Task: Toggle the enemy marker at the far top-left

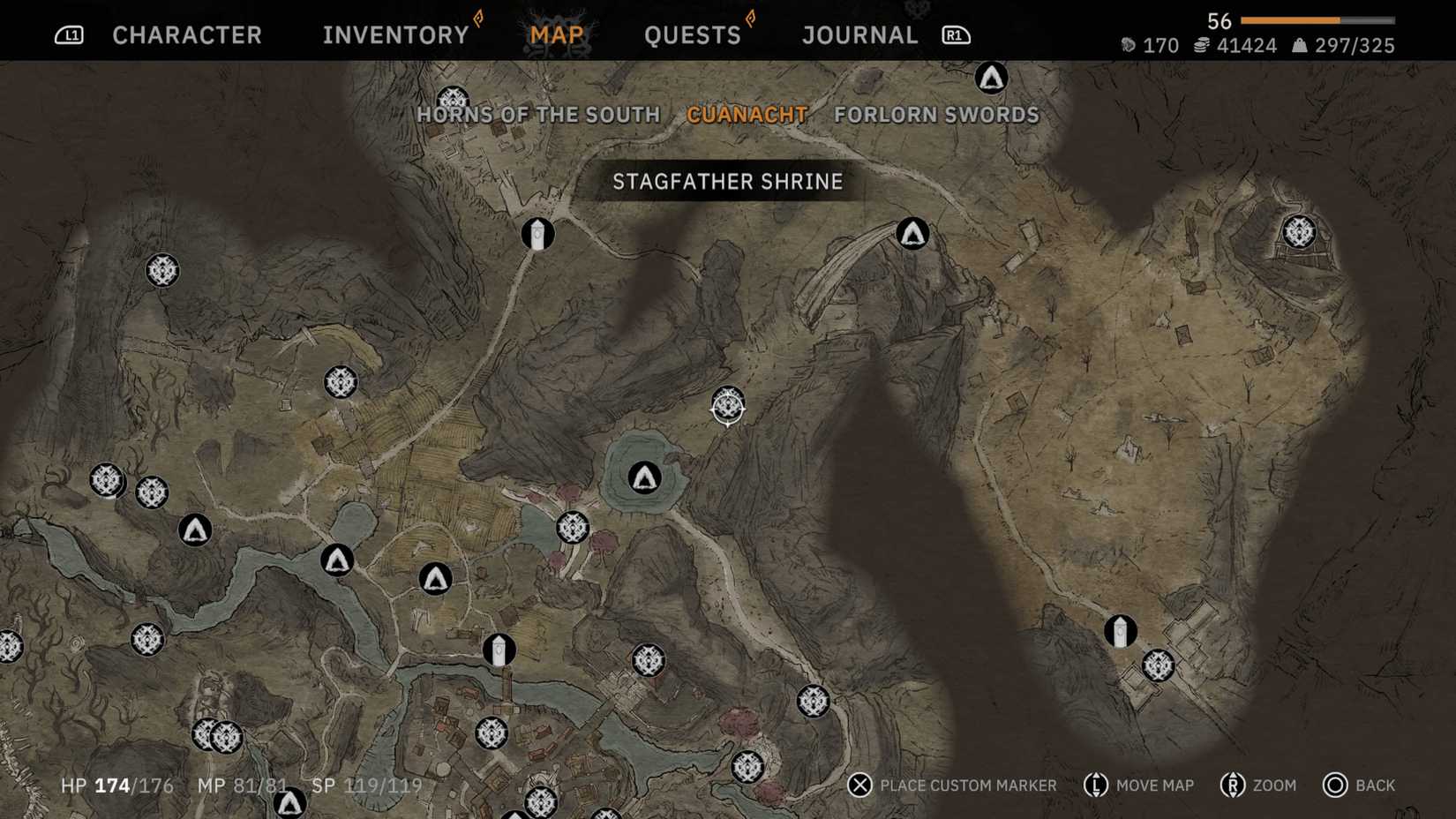Action: tap(161, 271)
